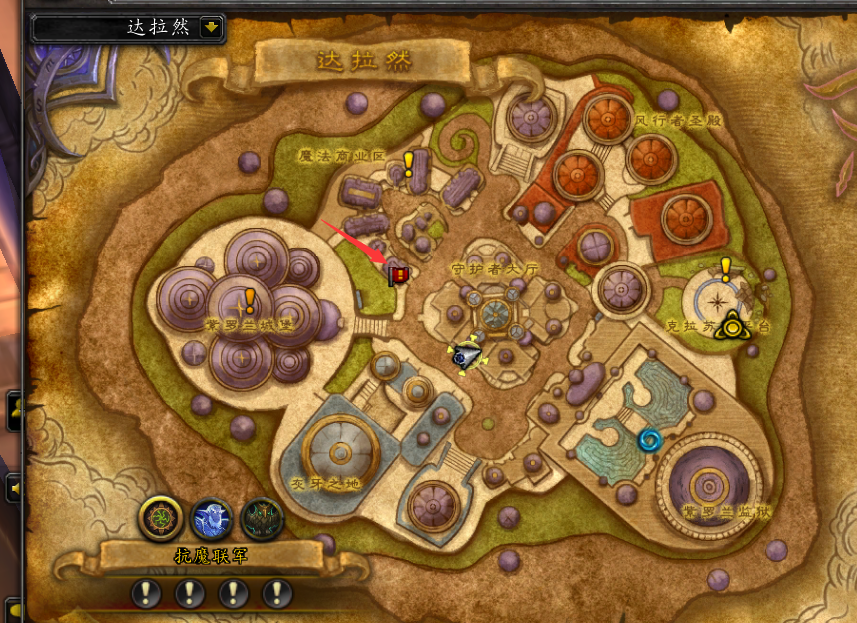
Task: Click the yellow triangular marker at 克拉苏斯平台
Action: click(x=734, y=325)
